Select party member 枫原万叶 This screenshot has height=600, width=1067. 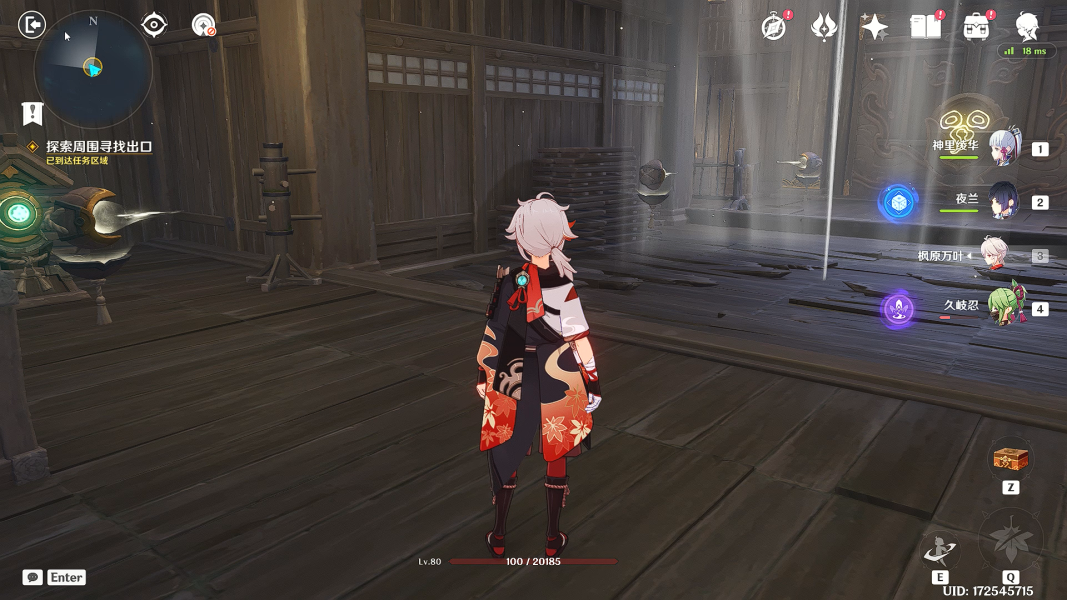click(993, 255)
